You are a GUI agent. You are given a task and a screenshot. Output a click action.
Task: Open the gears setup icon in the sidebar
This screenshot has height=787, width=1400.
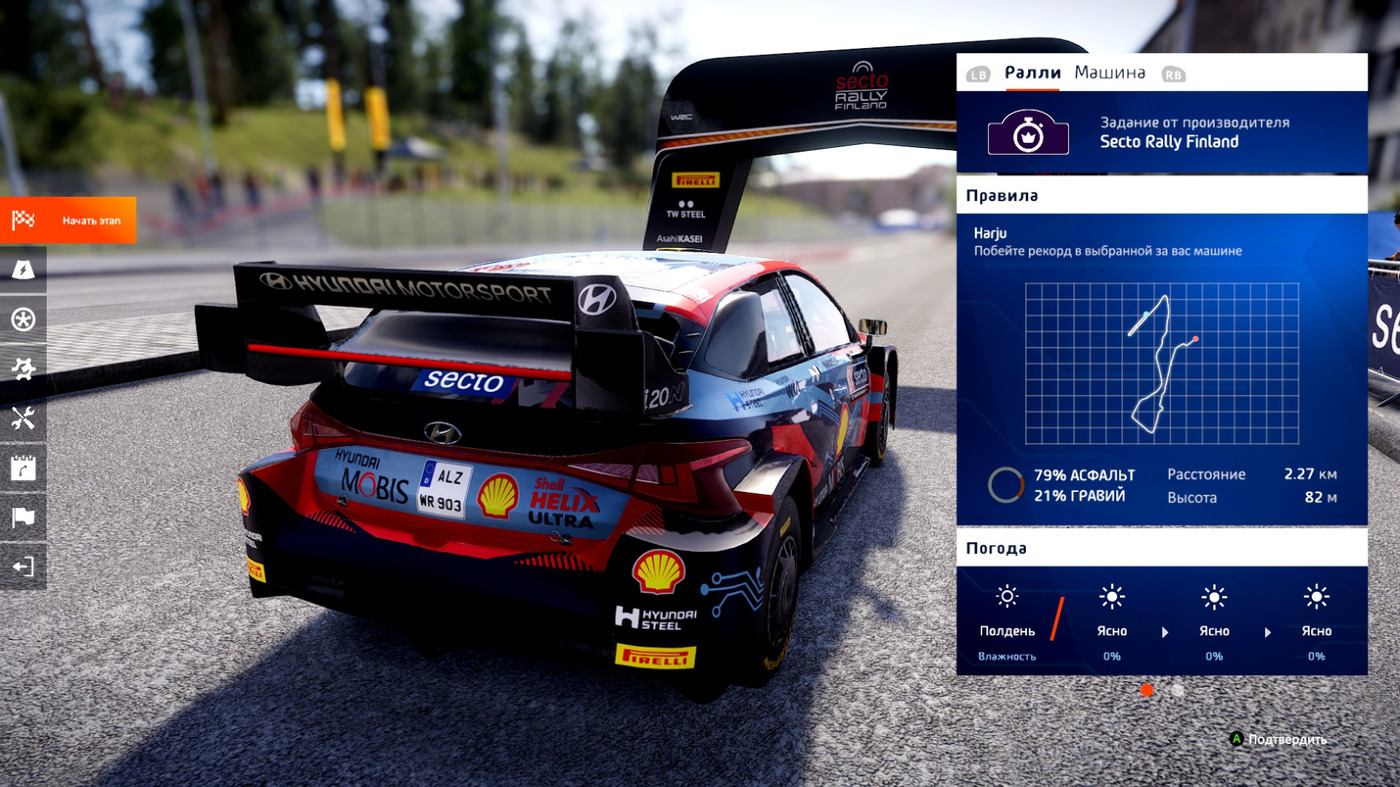[x=22, y=368]
